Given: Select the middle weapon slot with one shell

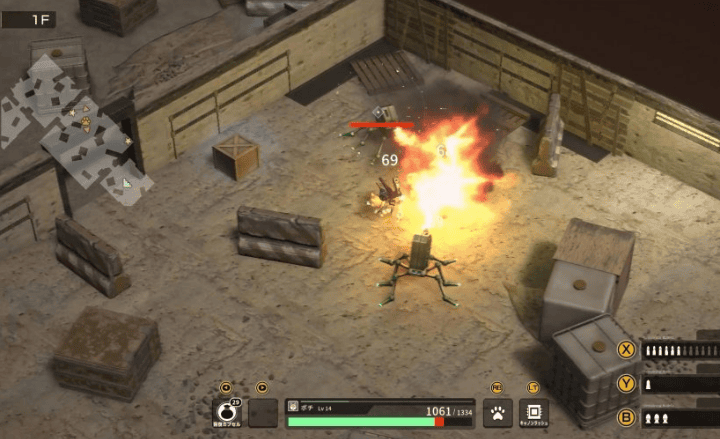Looking at the screenshot, I should [x=680, y=383].
